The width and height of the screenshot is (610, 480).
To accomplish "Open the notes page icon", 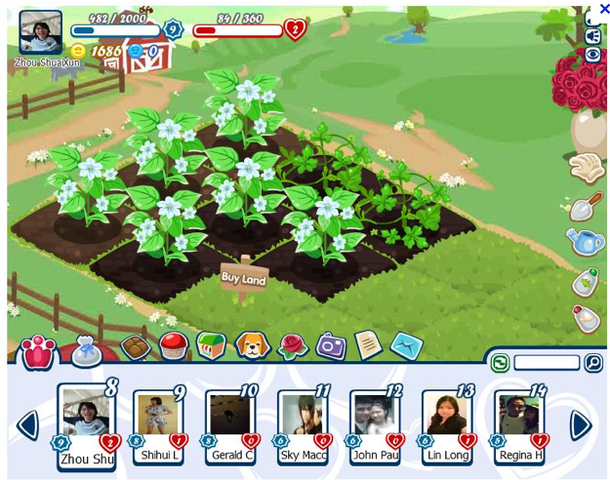I will 368,346.
